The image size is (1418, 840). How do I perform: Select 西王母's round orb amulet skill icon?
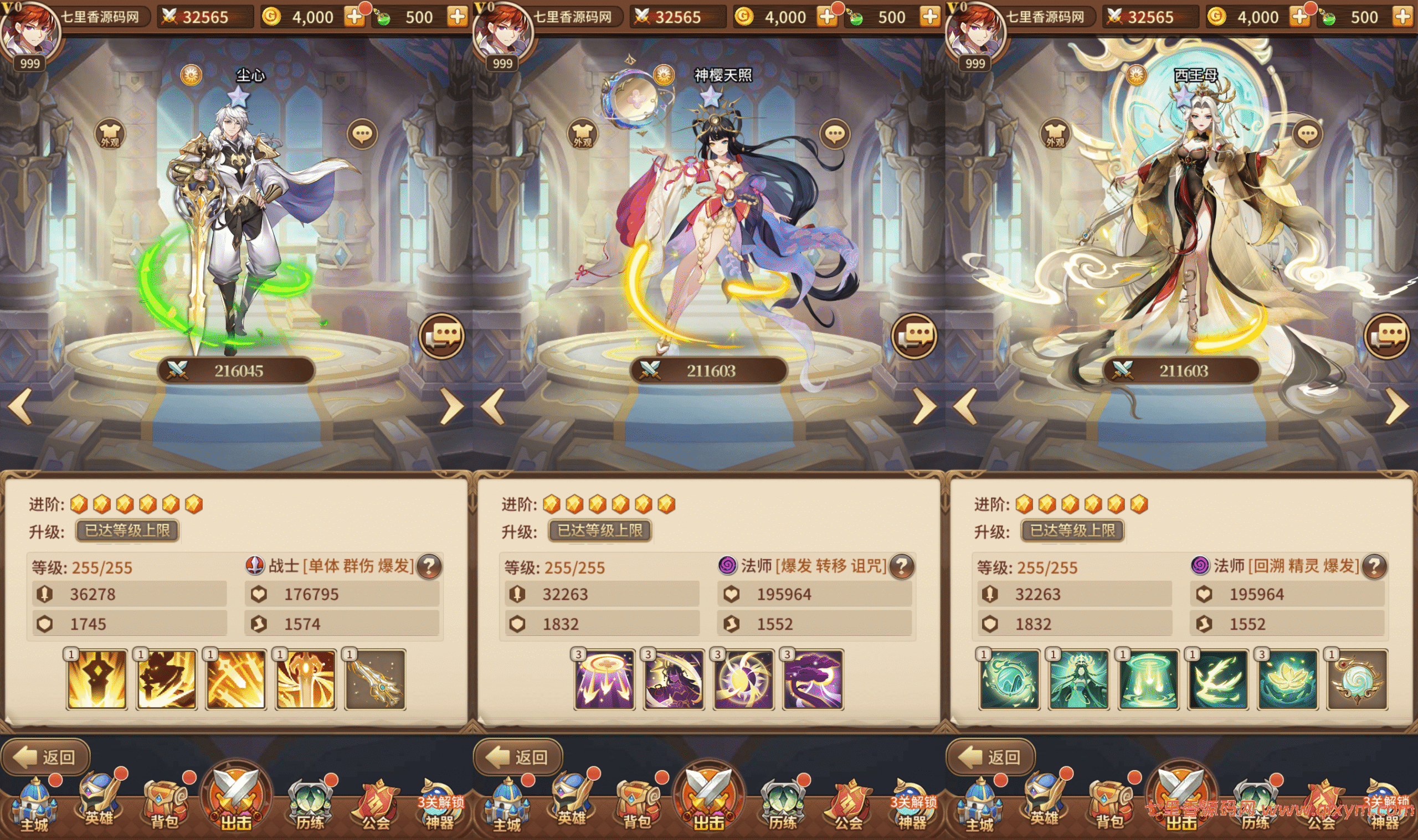coord(1357,680)
